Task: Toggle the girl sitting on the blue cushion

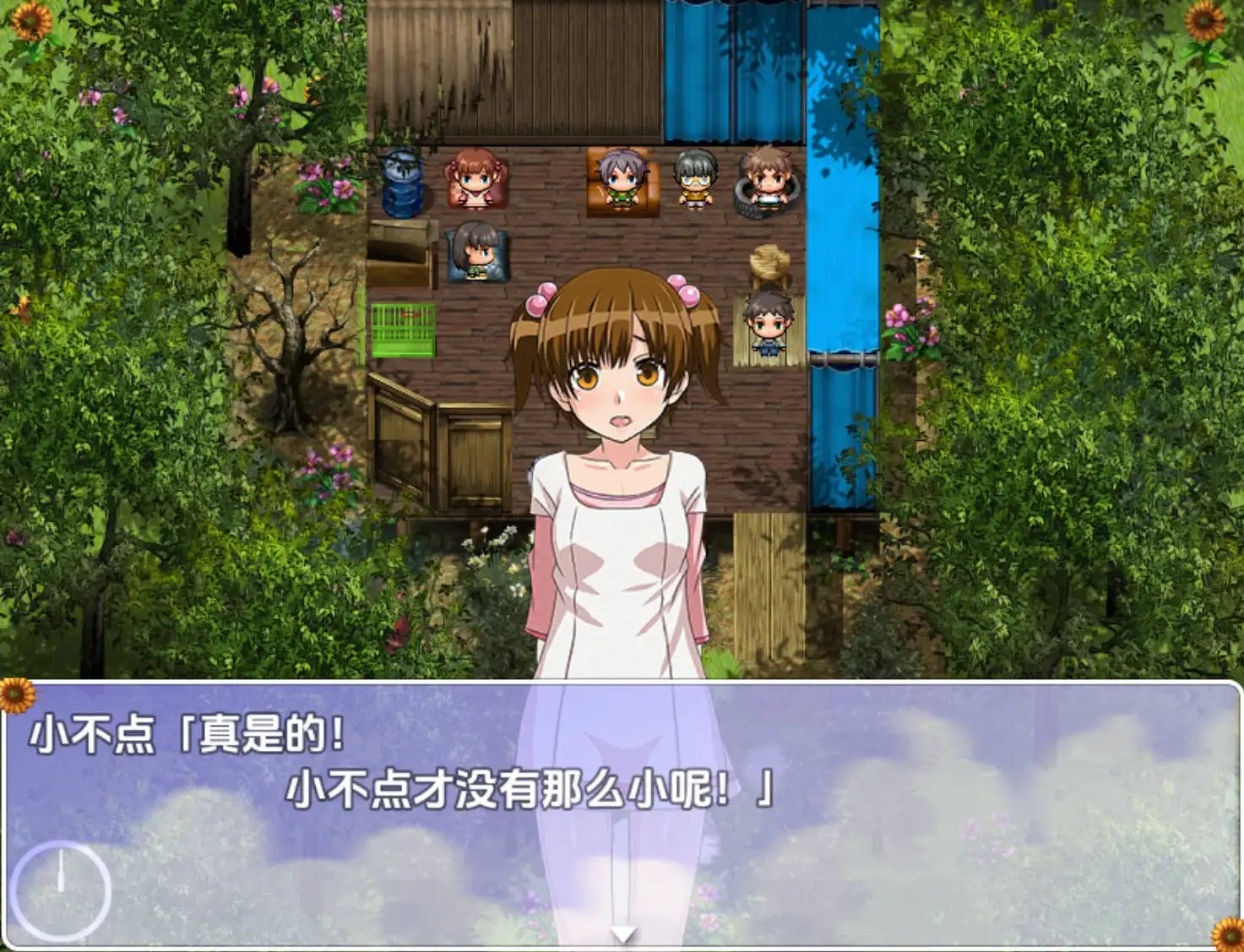Action: tap(475, 249)
